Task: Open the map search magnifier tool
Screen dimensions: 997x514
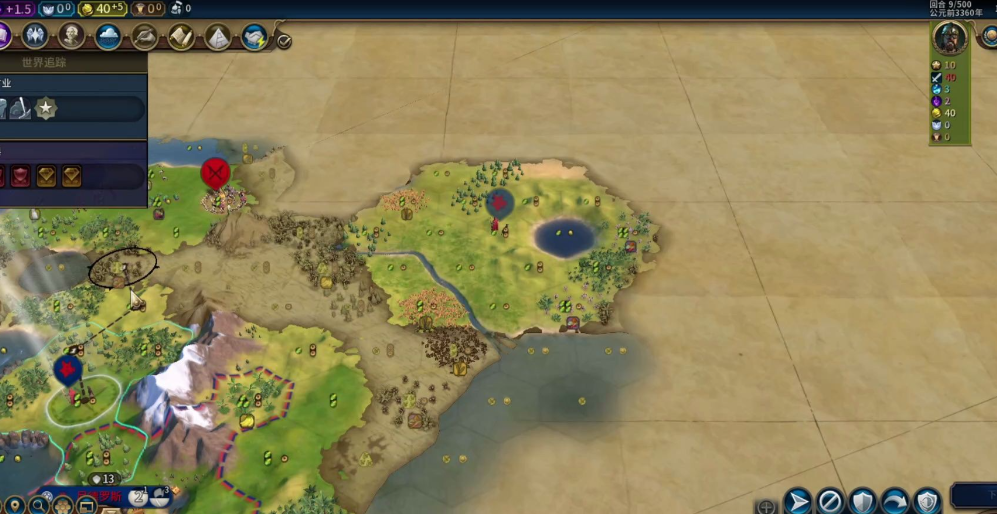Action: pyautogui.click(x=38, y=505)
